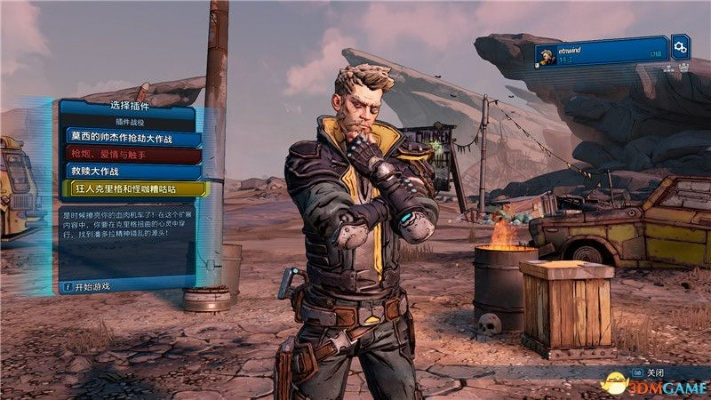Select the 救赎大作战 campaign add-on
711x400 pixels.
pos(133,171)
